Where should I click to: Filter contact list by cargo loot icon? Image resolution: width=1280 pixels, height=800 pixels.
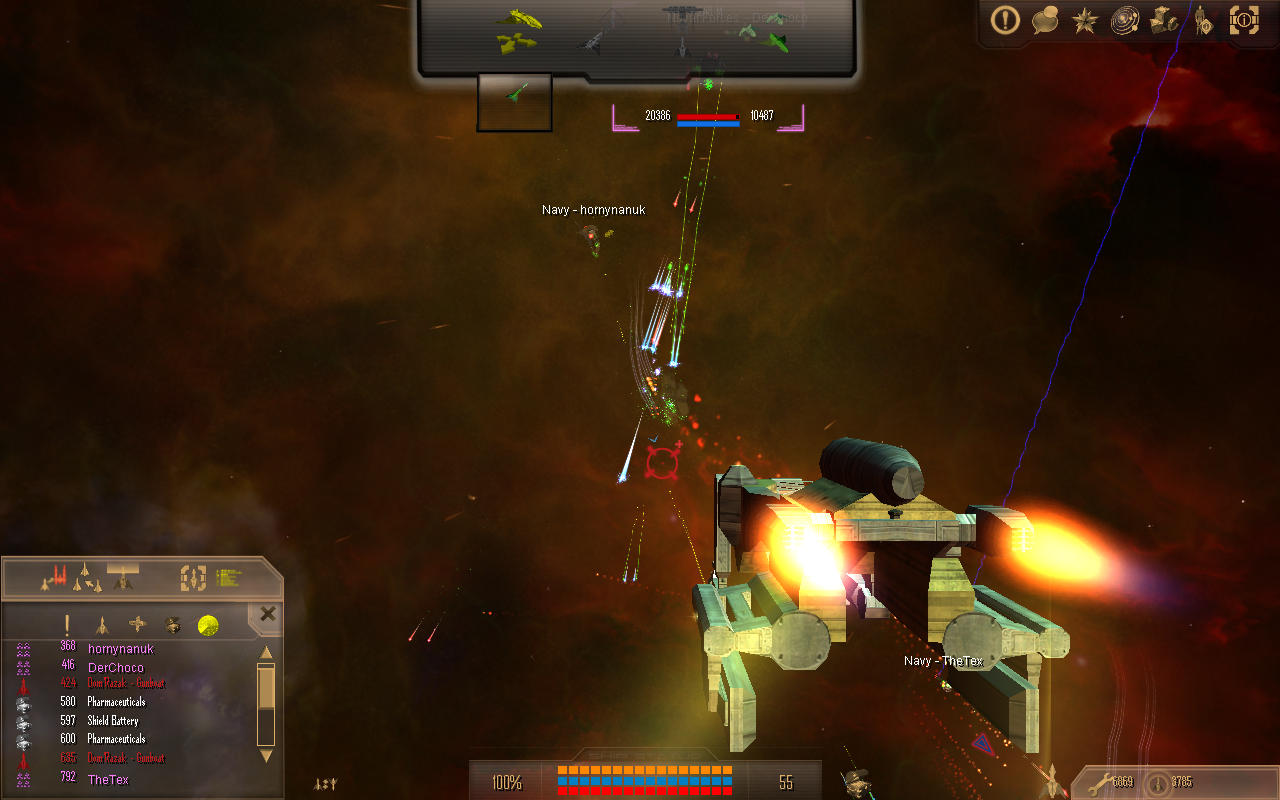pyautogui.click(x=173, y=626)
